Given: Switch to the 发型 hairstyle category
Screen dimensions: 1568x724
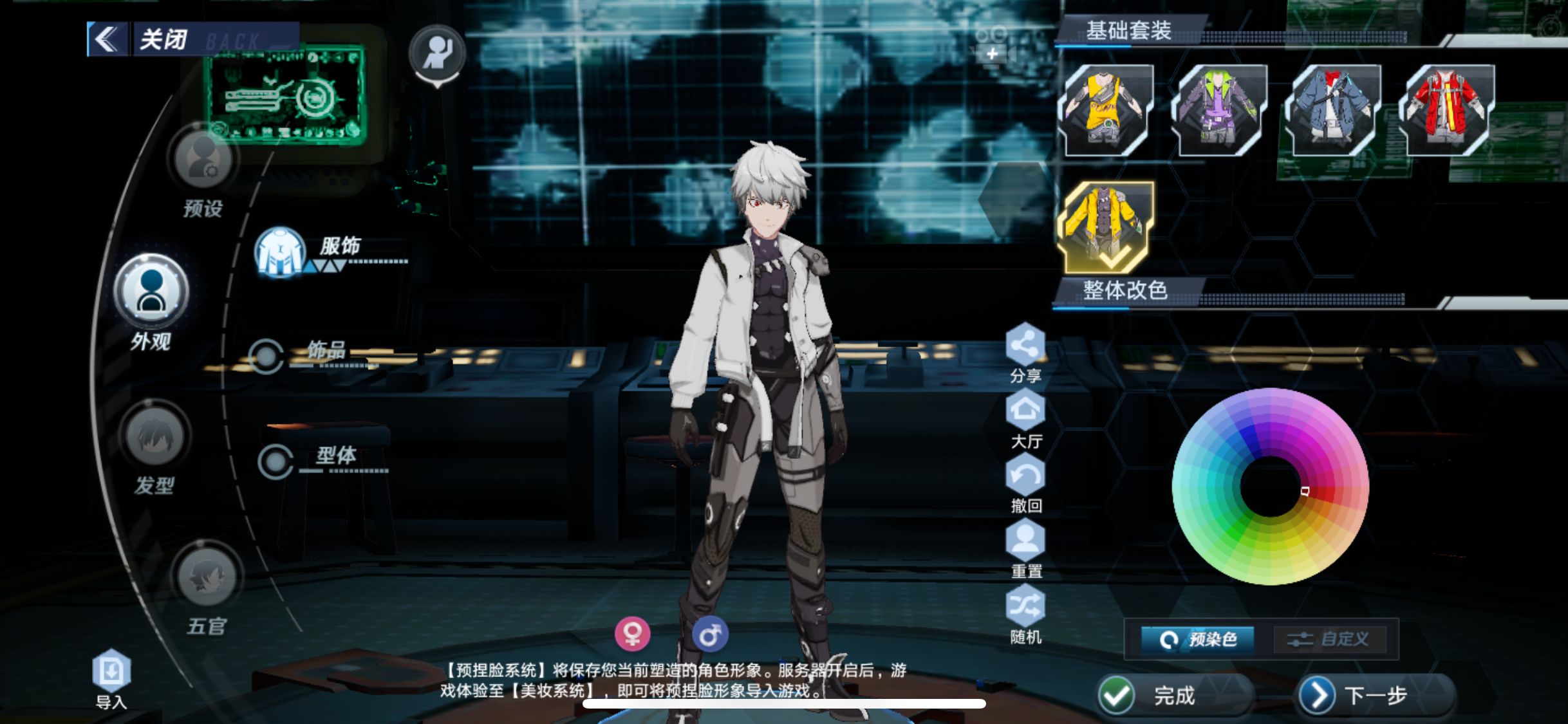Looking at the screenshot, I should pos(154,438).
